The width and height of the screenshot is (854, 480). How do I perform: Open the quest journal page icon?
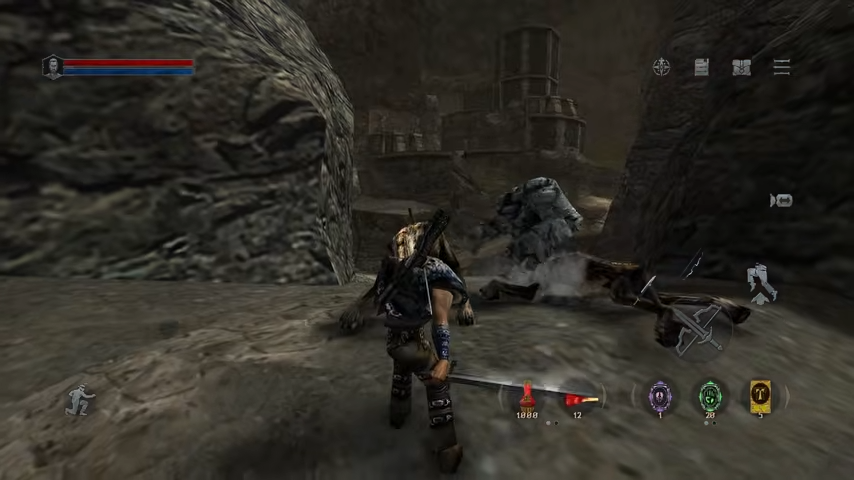(702, 67)
